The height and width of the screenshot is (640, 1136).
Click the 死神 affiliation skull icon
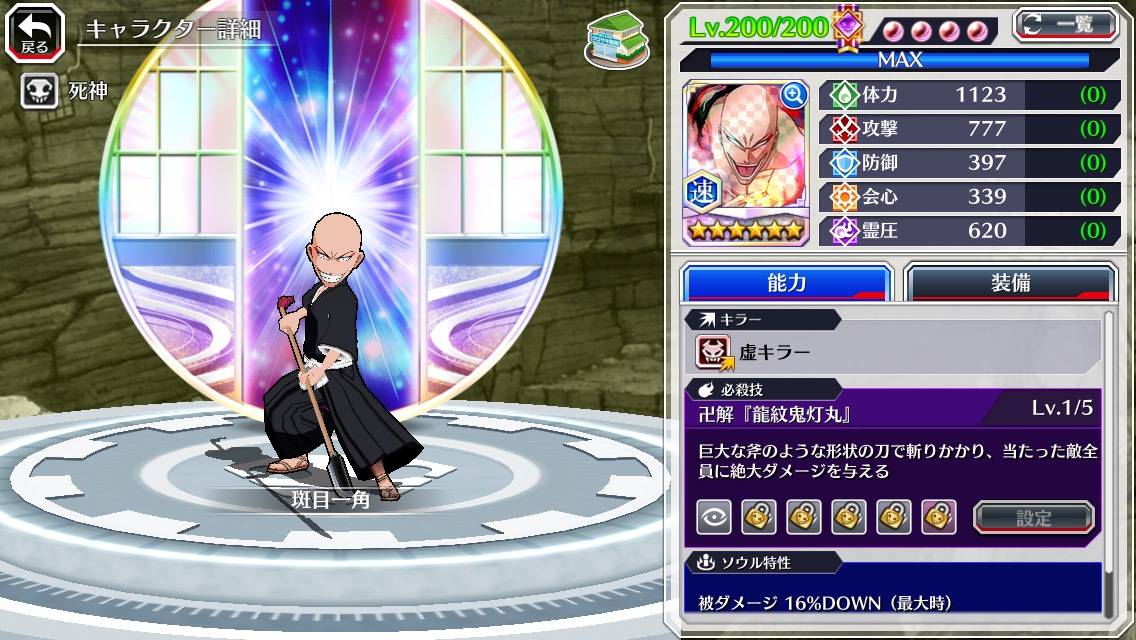[38, 92]
